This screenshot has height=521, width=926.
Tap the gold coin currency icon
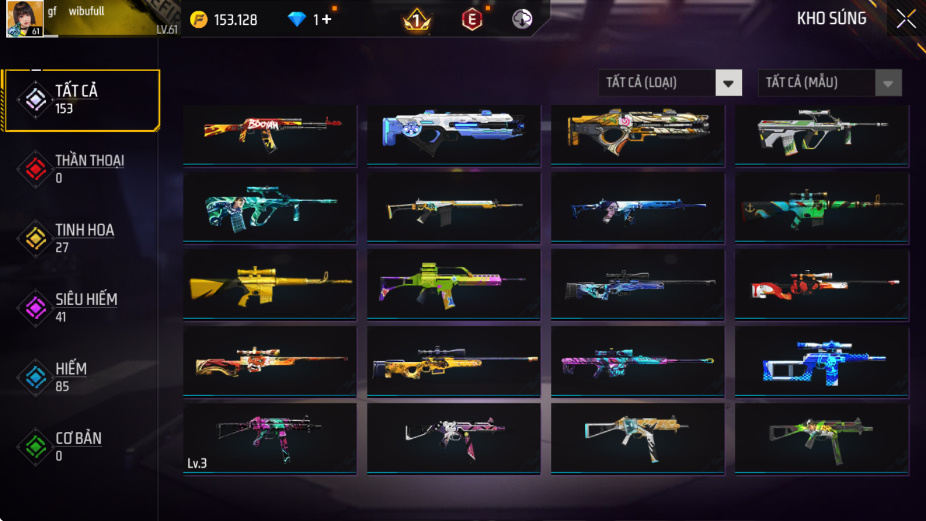(199, 19)
